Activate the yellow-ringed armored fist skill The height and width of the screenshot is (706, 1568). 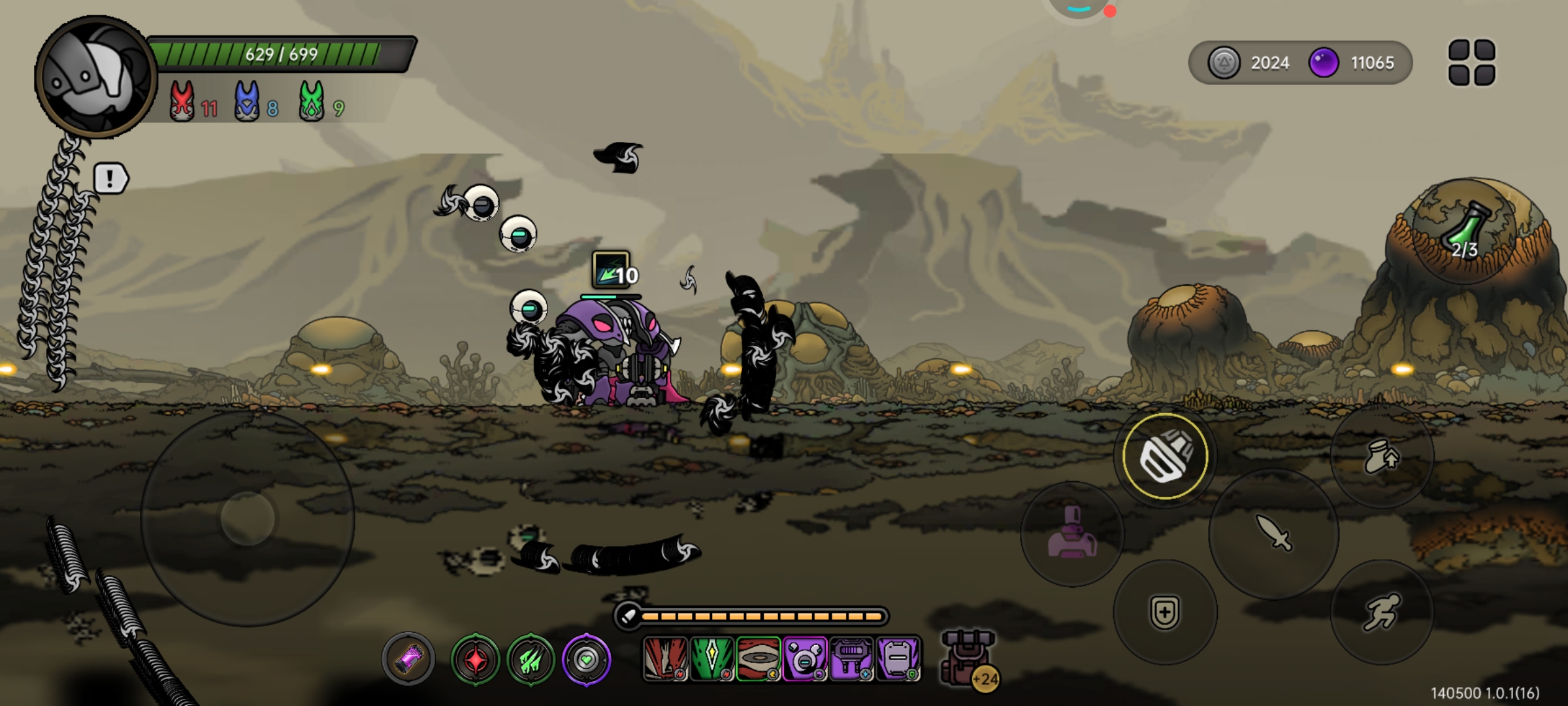pyautogui.click(x=1165, y=456)
